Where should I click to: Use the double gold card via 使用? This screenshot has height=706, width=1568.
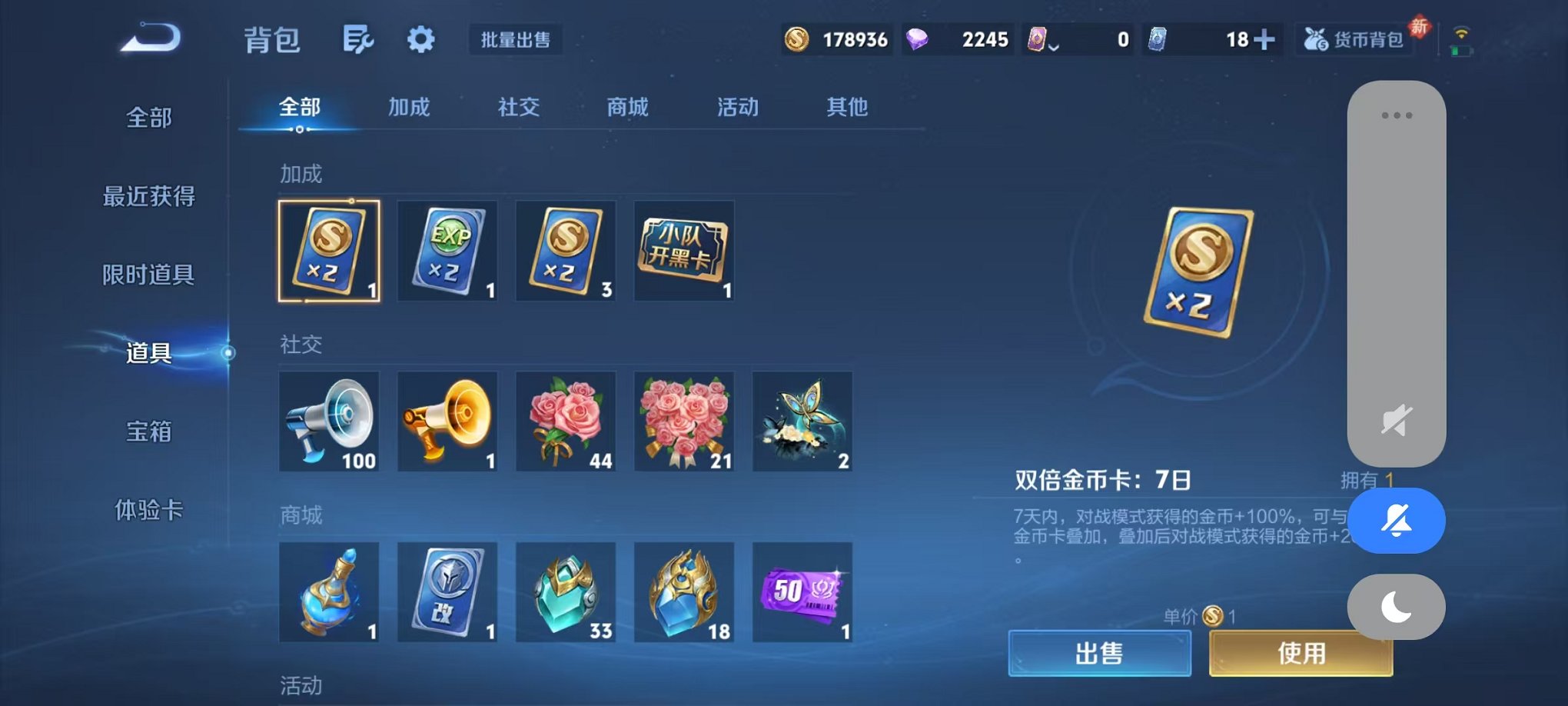(x=1301, y=653)
